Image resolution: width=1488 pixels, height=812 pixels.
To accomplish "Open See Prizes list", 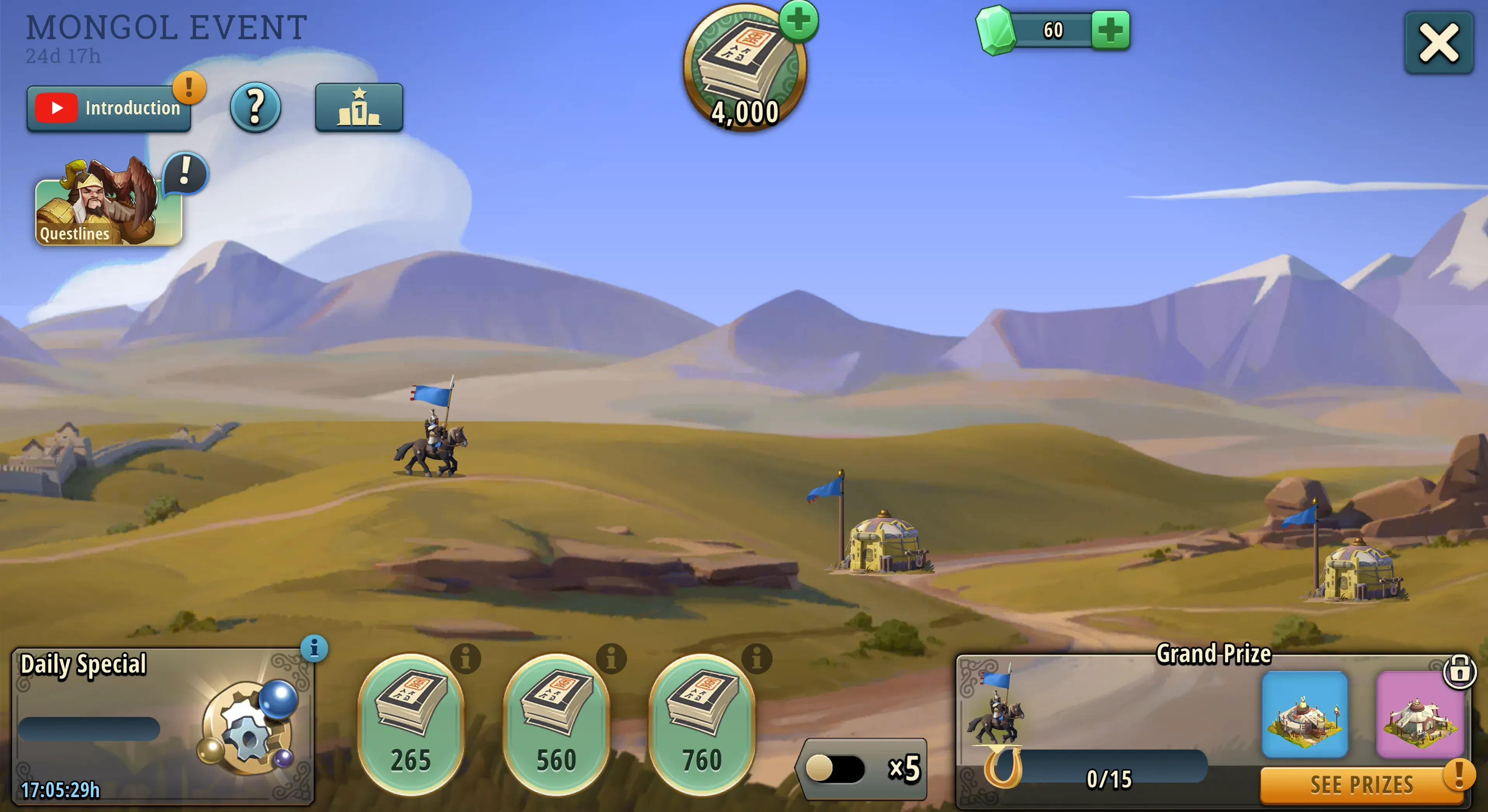I will coord(1361,785).
